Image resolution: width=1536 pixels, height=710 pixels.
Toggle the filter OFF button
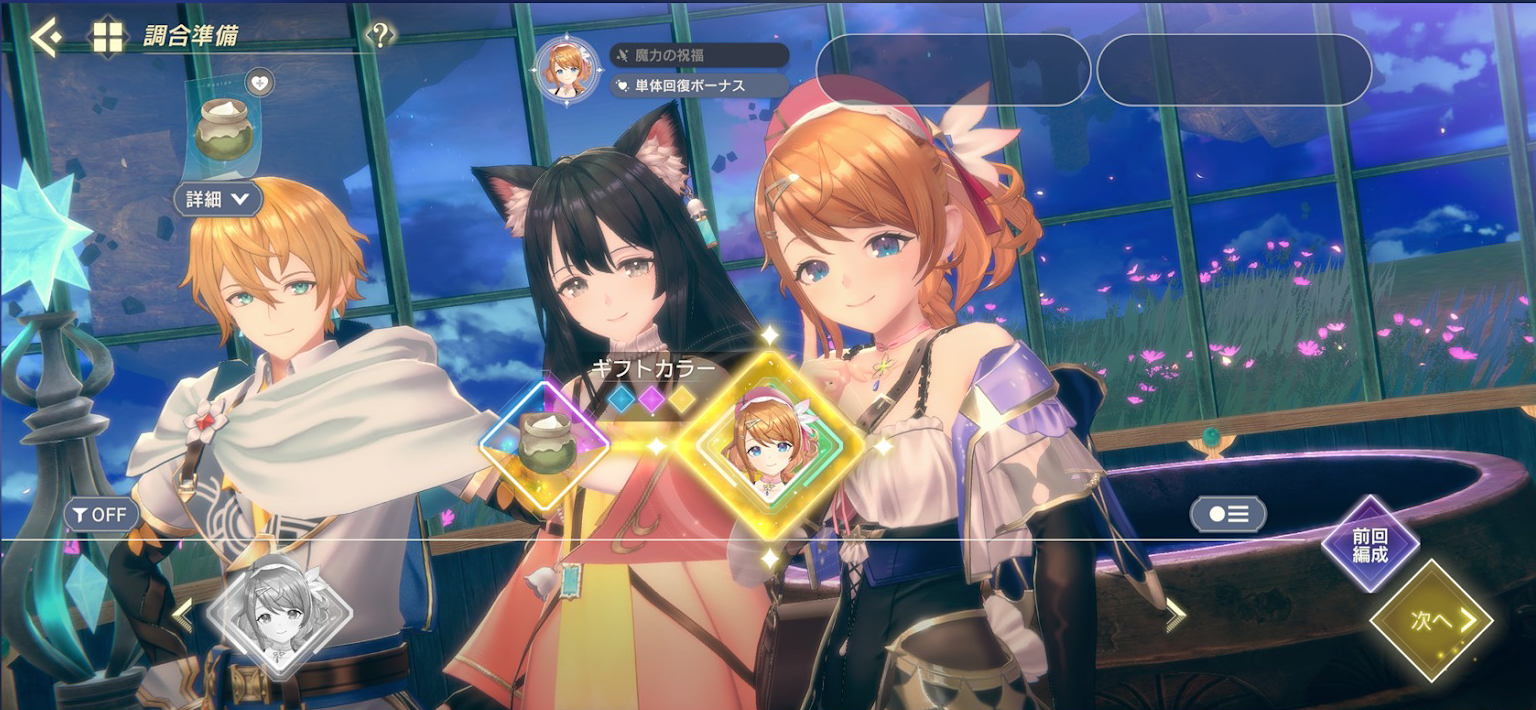point(101,515)
